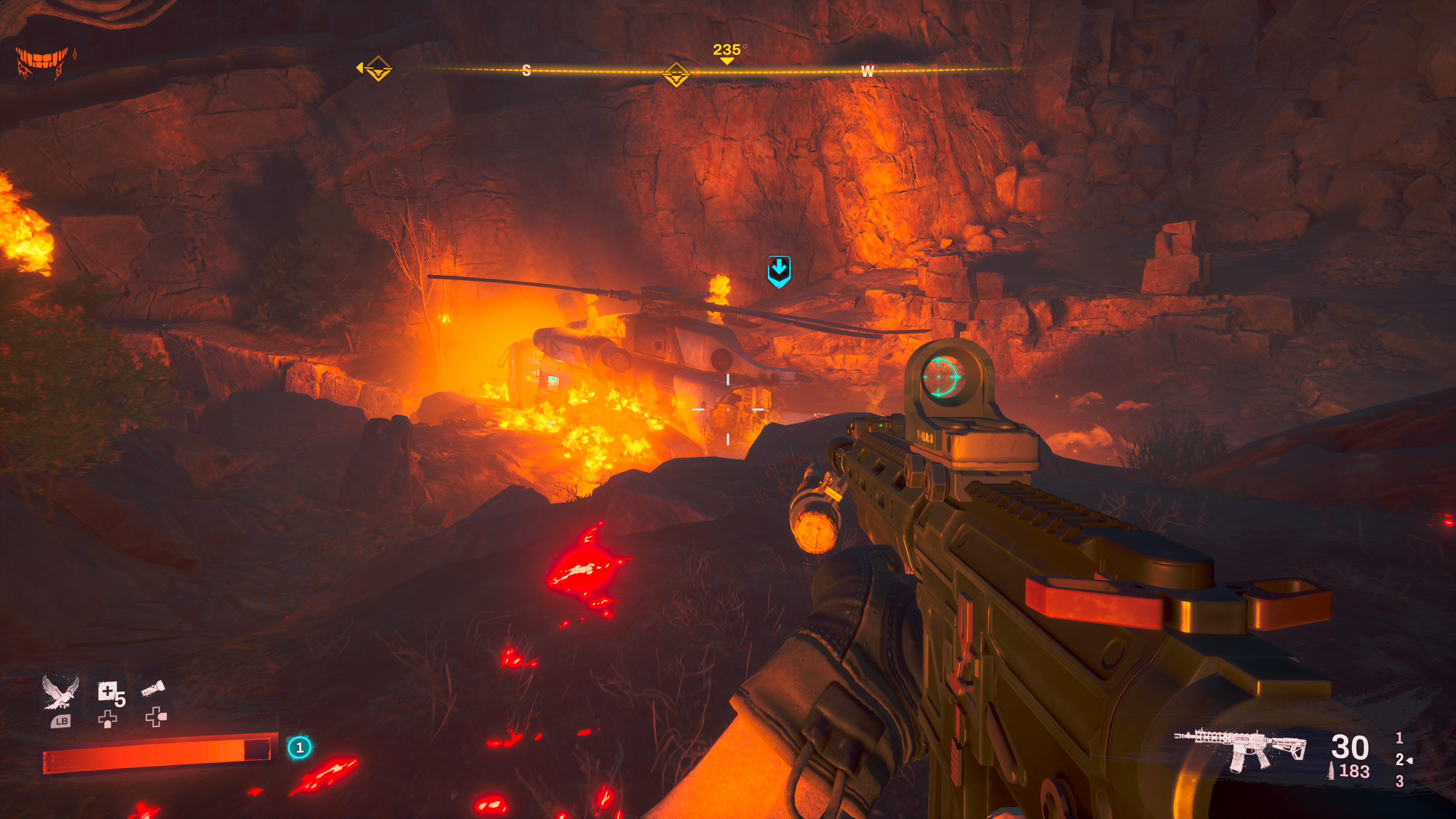Select the compass marker left of S

378,69
